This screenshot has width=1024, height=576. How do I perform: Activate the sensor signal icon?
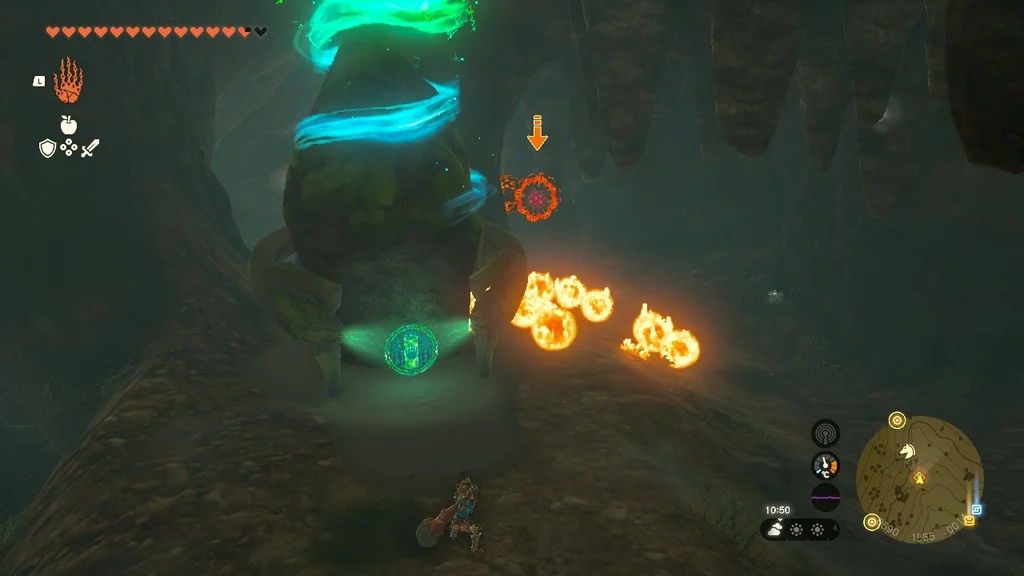coord(825,432)
